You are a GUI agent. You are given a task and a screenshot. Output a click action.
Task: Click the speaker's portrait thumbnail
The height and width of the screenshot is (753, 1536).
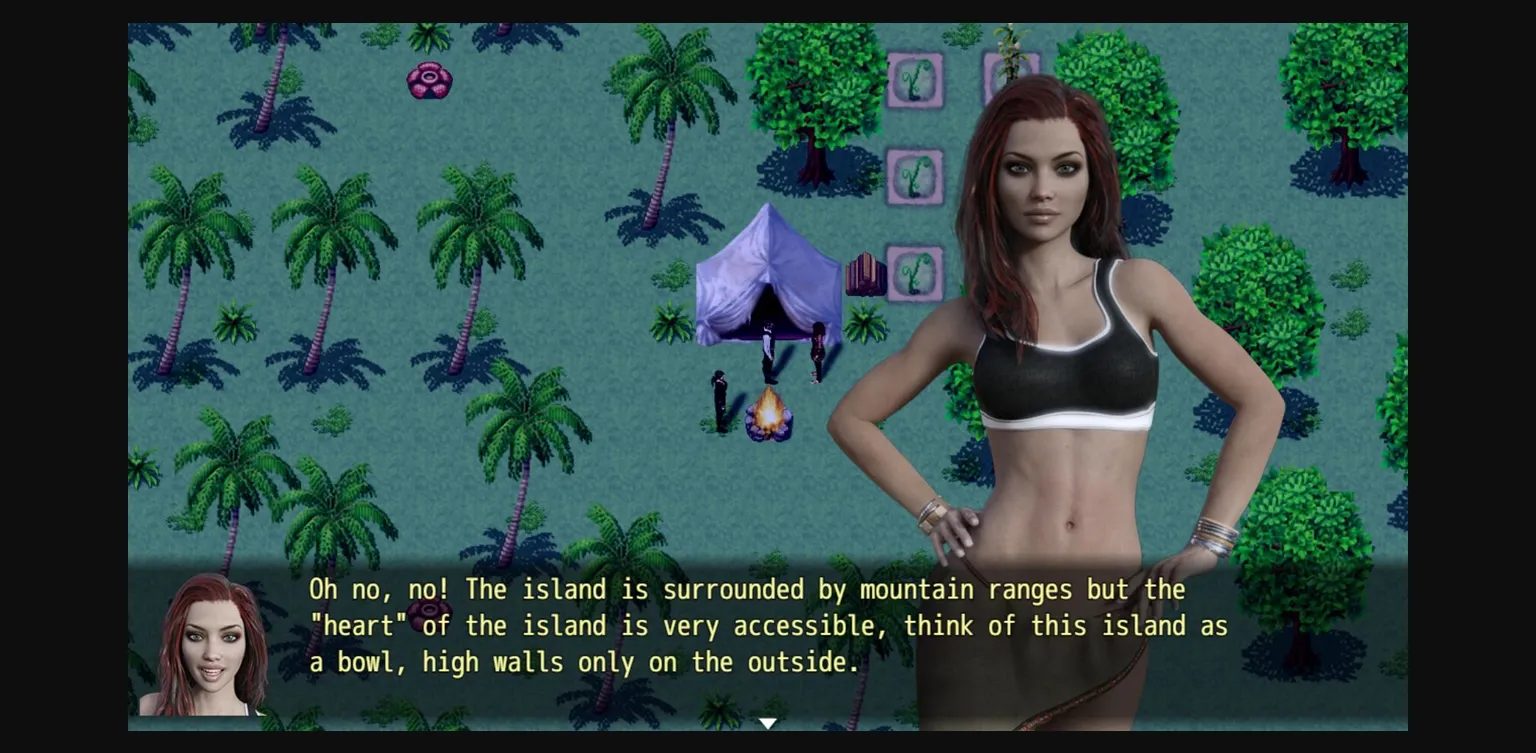pos(212,645)
